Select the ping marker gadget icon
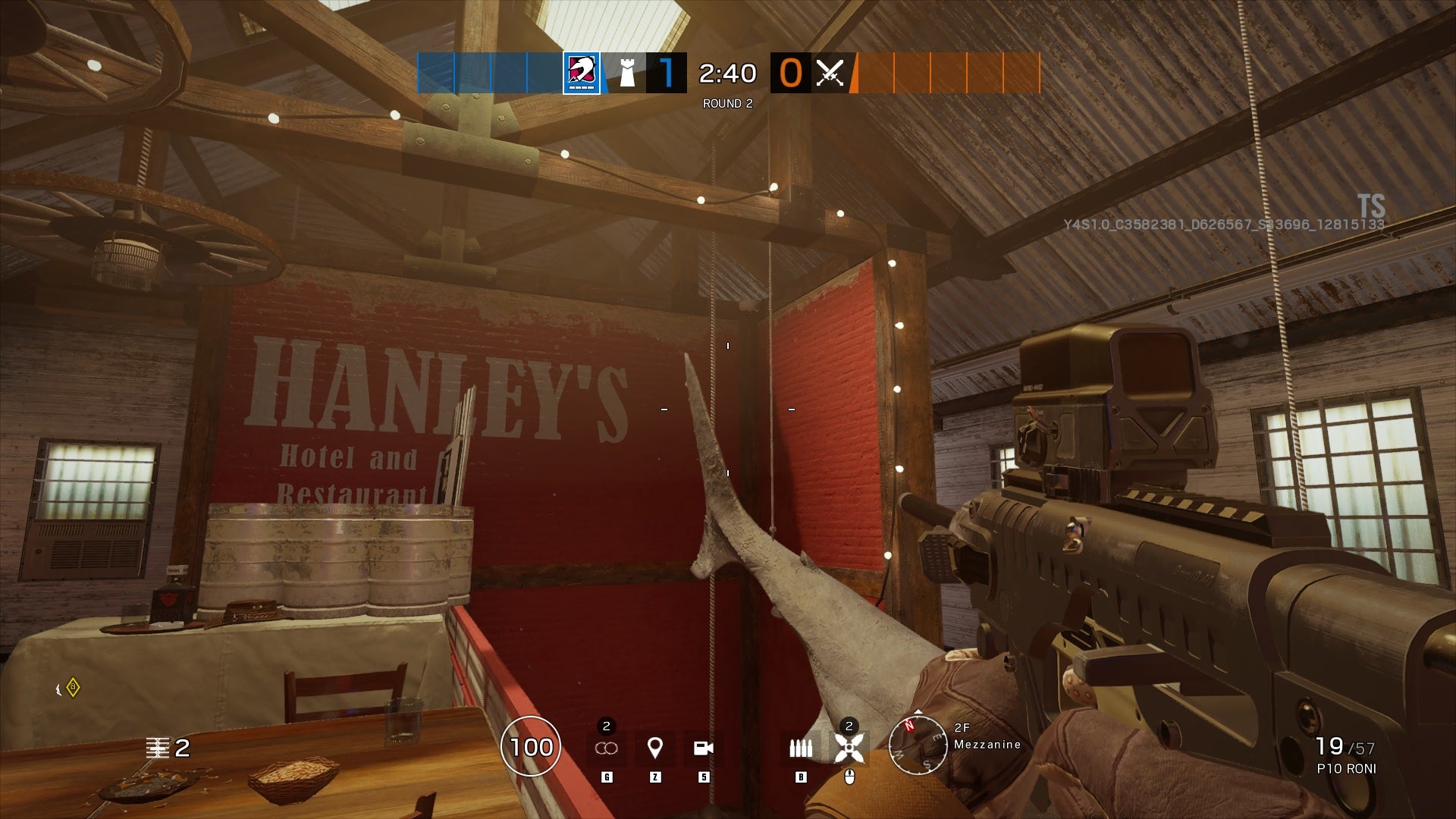Viewport: 1456px width, 819px height. tap(654, 748)
